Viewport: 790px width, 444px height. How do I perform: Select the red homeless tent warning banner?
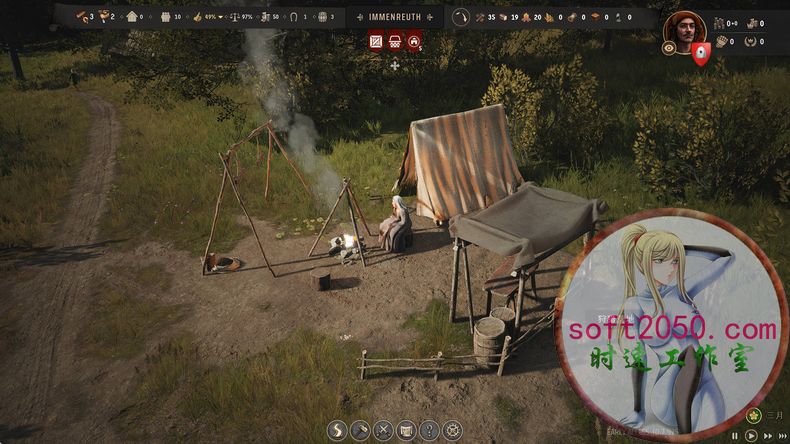coord(413,42)
